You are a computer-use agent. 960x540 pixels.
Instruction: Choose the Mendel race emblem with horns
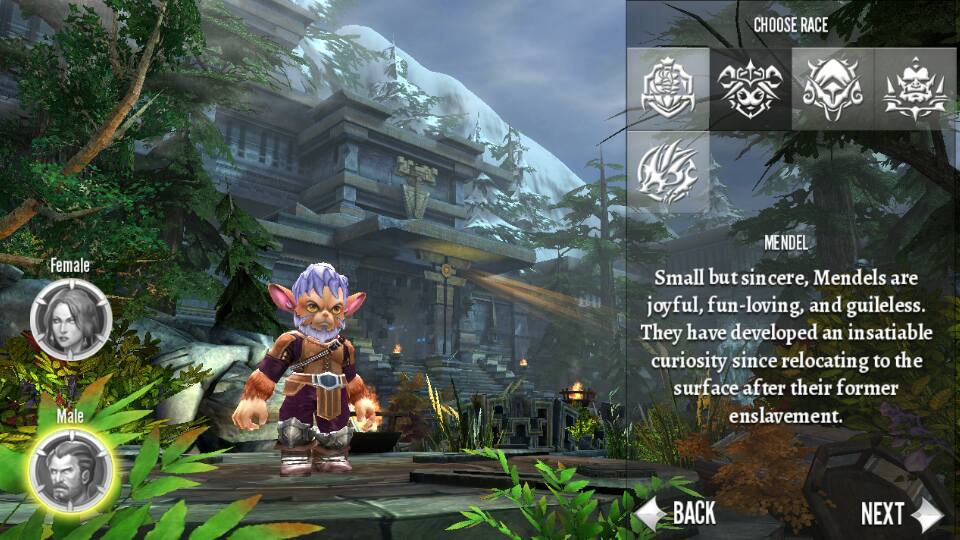coord(751,89)
